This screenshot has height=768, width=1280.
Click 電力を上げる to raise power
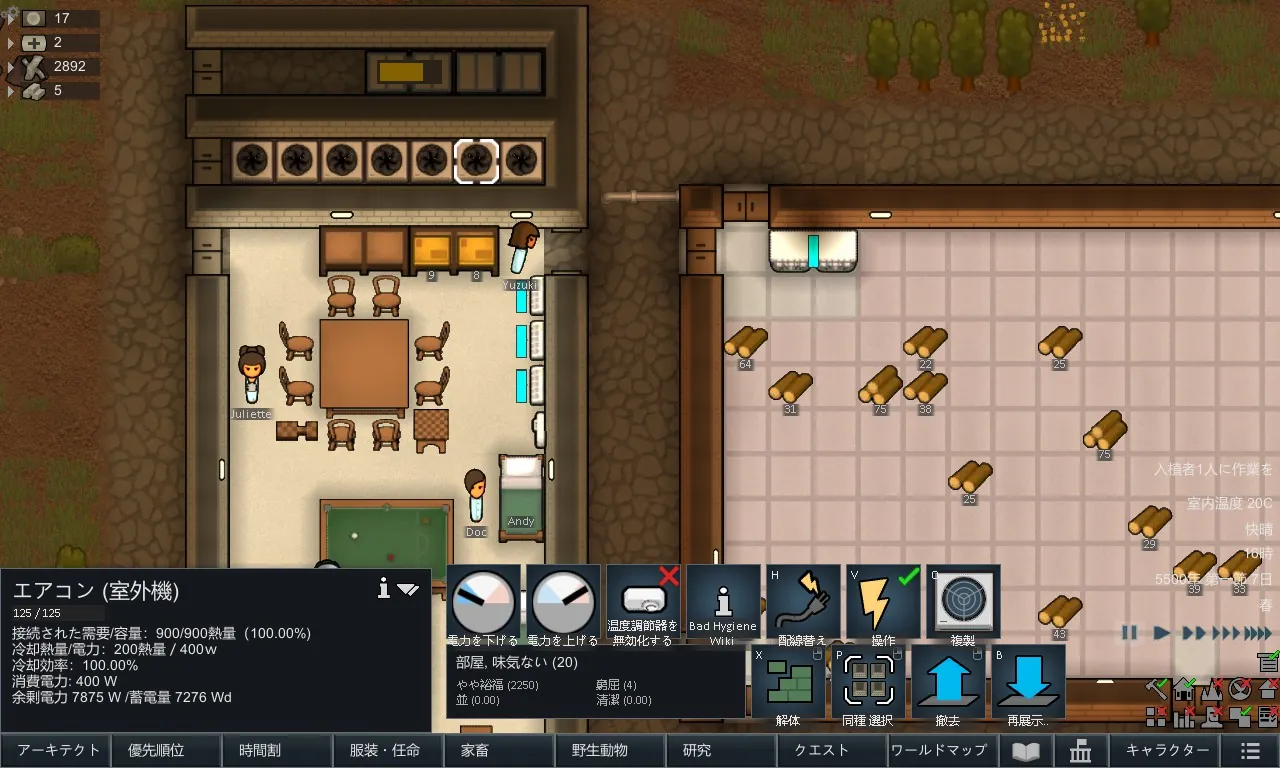(x=563, y=603)
